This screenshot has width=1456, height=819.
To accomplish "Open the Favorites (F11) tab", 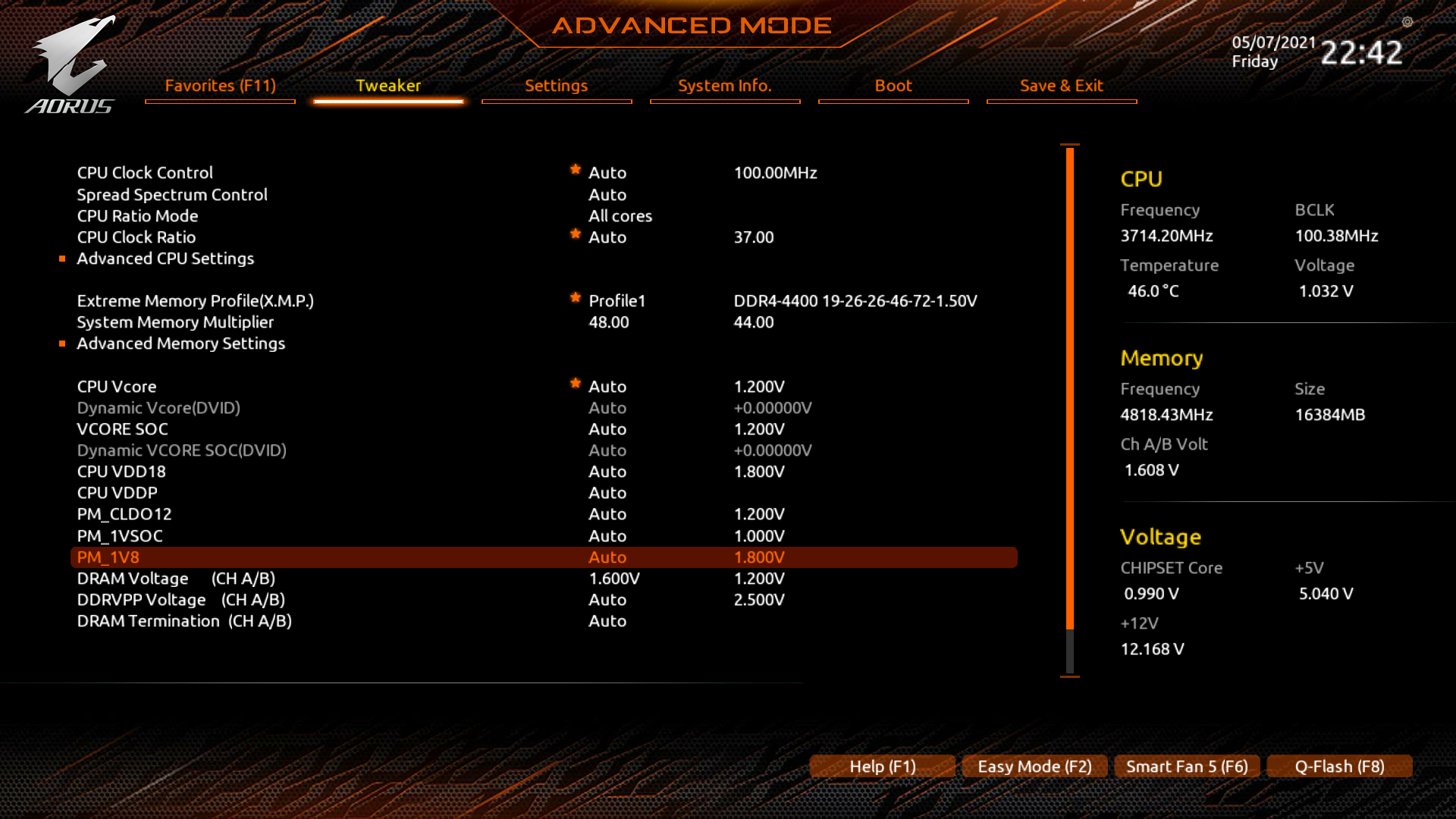I will pos(220,86).
